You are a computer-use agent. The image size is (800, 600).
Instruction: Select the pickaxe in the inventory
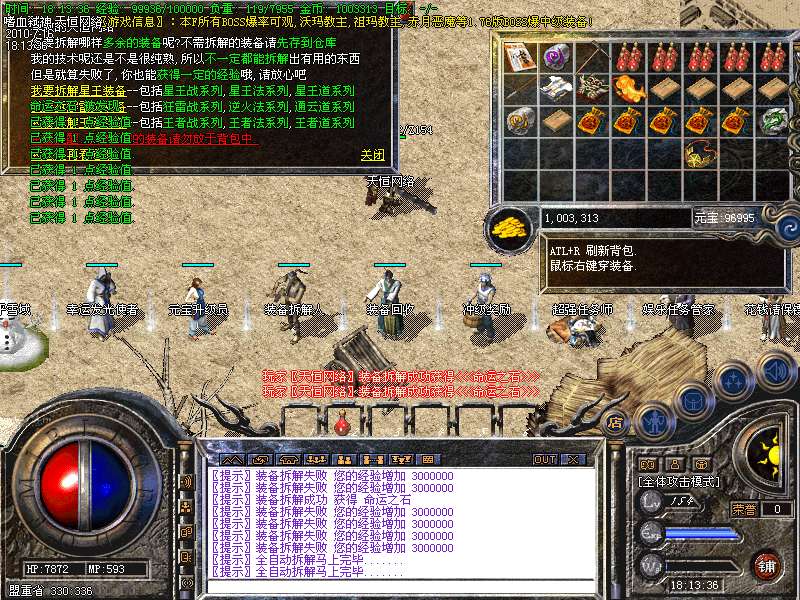pos(593,56)
